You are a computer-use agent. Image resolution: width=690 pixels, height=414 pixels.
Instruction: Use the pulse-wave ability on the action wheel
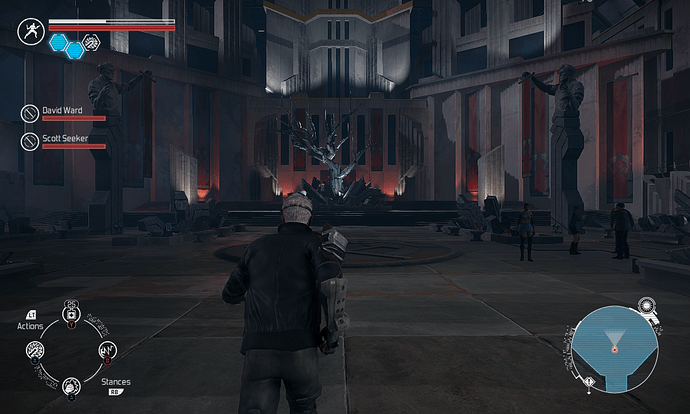[106, 350]
